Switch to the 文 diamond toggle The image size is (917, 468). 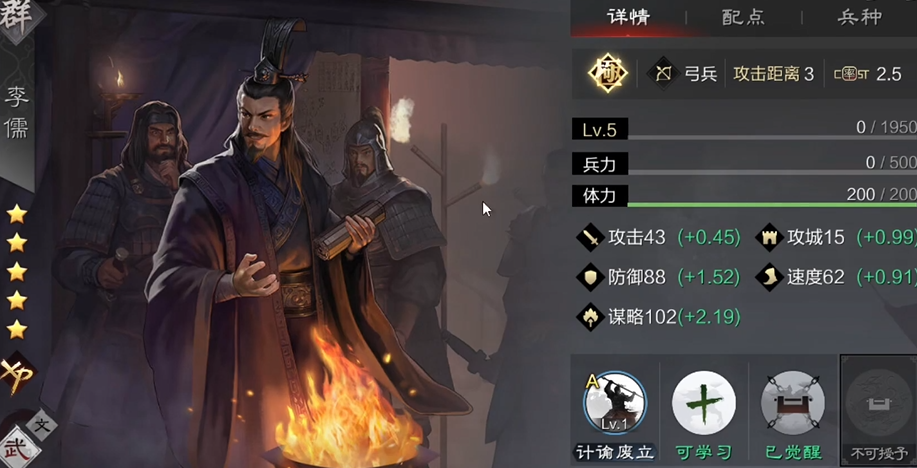pyautogui.click(x=42, y=424)
